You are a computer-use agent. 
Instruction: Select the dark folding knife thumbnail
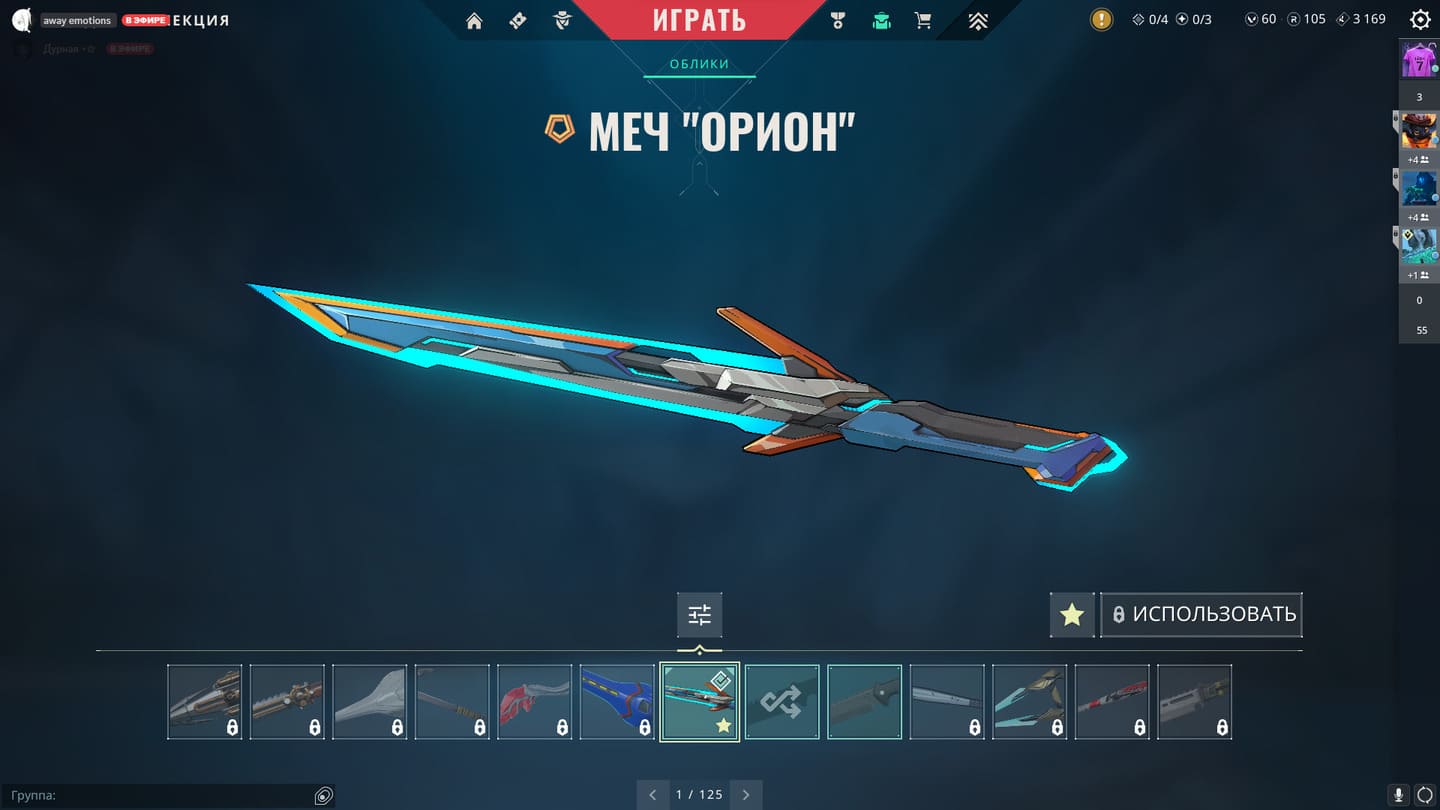pos(864,702)
